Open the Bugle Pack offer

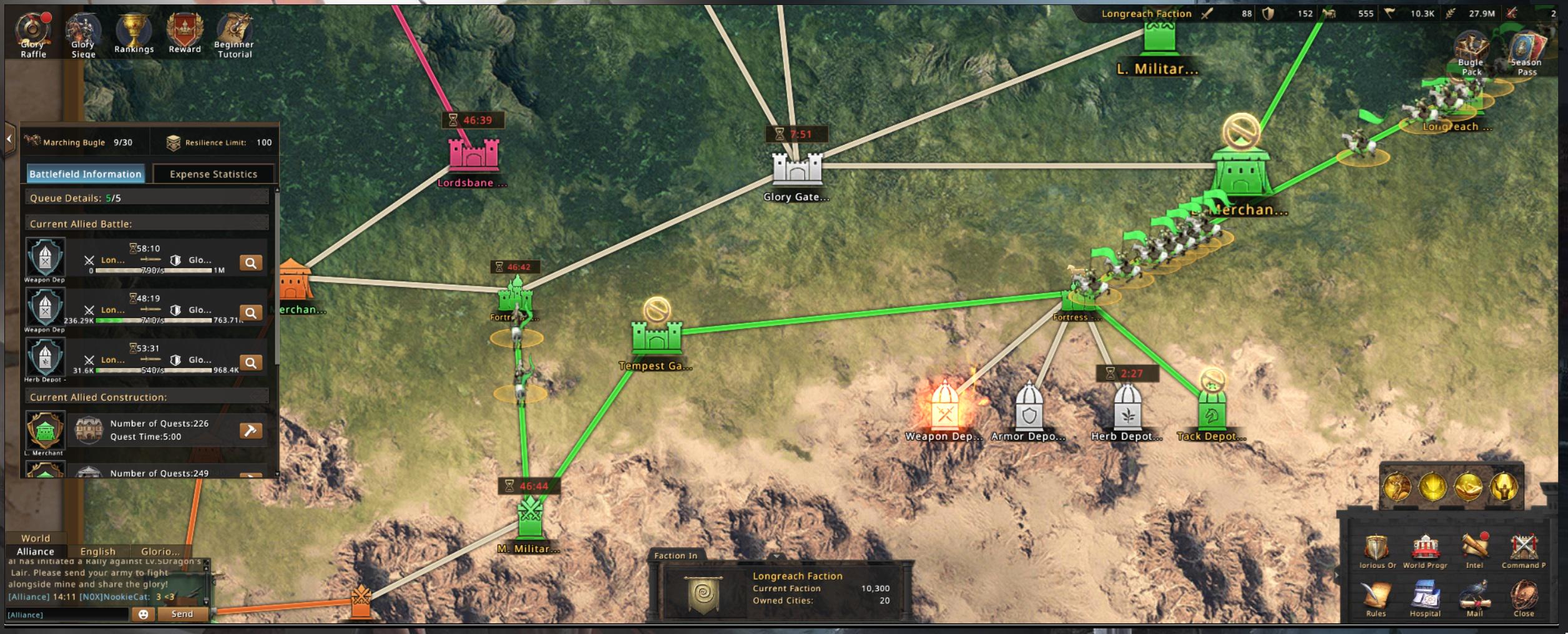pos(1471,54)
